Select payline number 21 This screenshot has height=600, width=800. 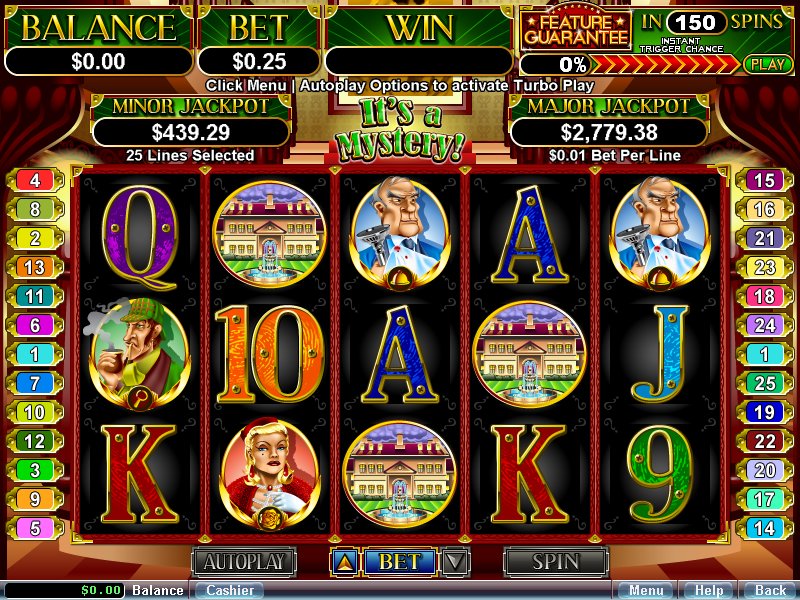click(764, 238)
